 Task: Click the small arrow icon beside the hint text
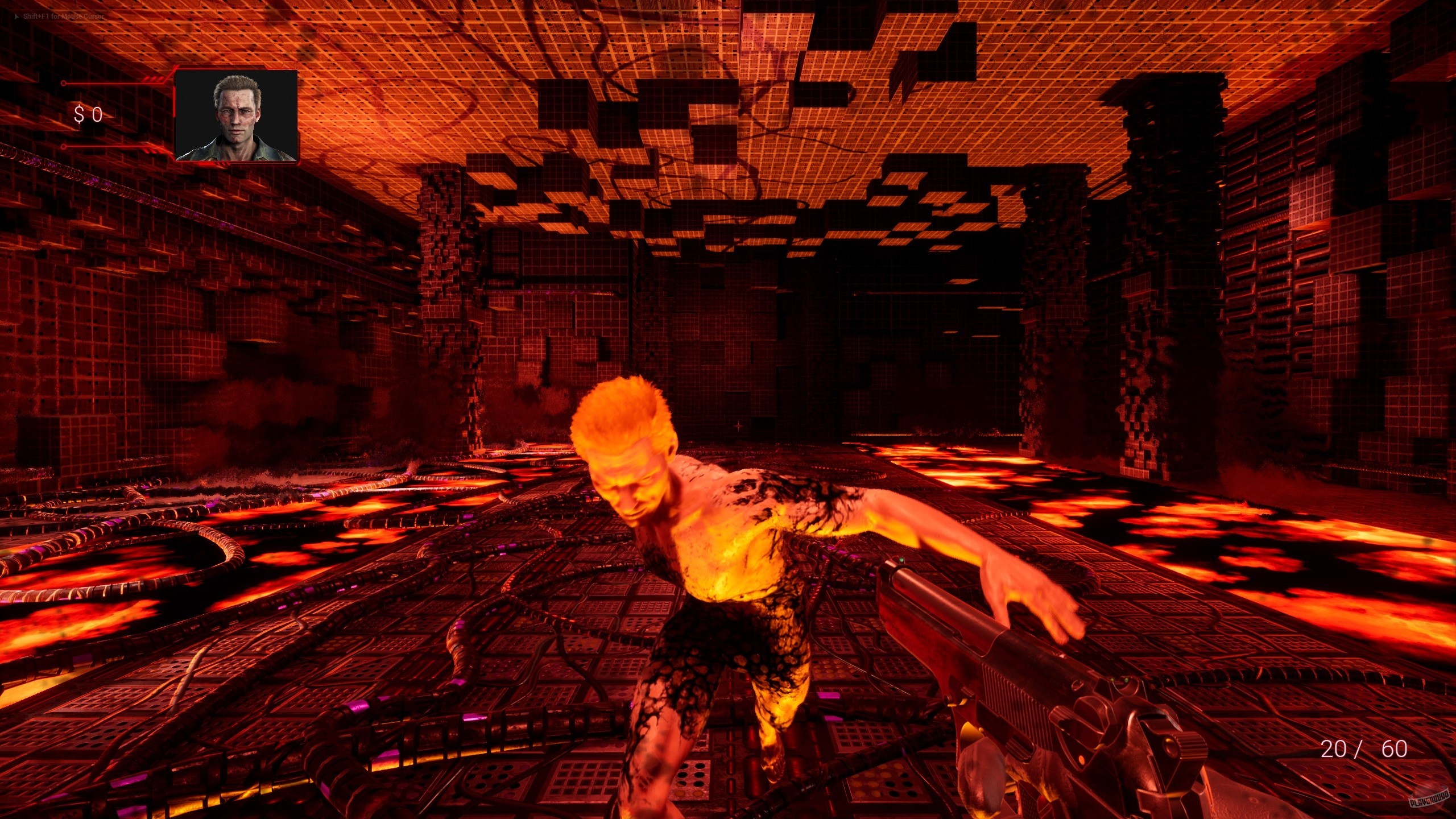coord(16,17)
